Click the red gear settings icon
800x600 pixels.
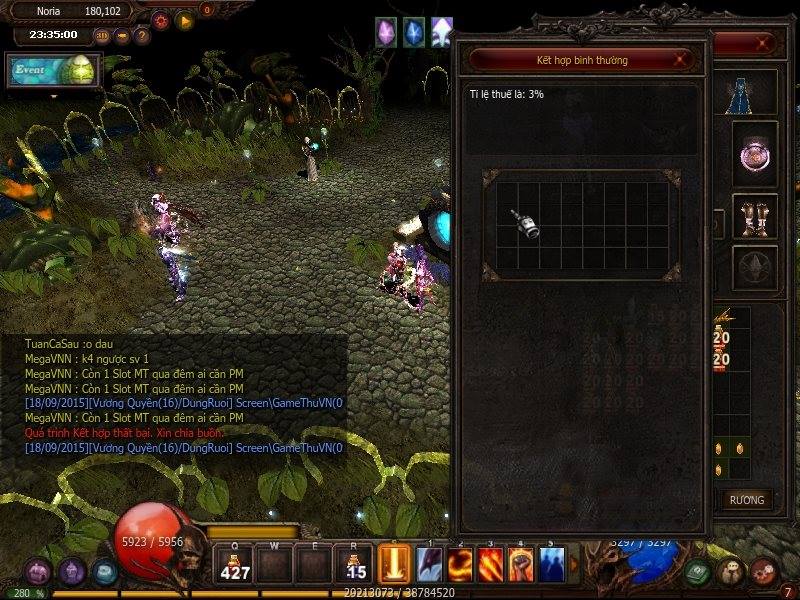click(160, 20)
